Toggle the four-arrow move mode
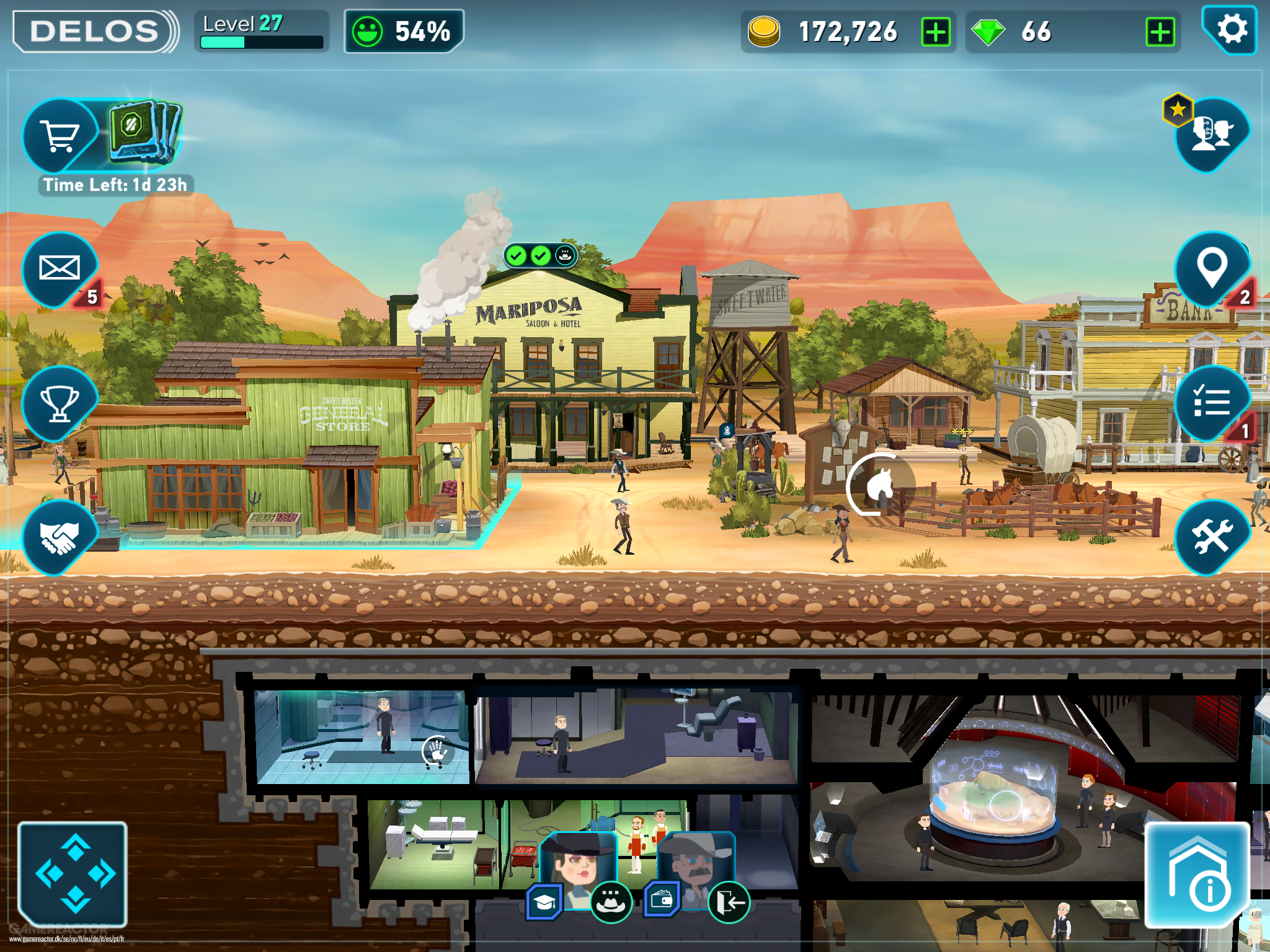The image size is (1270, 952). click(x=73, y=874)
